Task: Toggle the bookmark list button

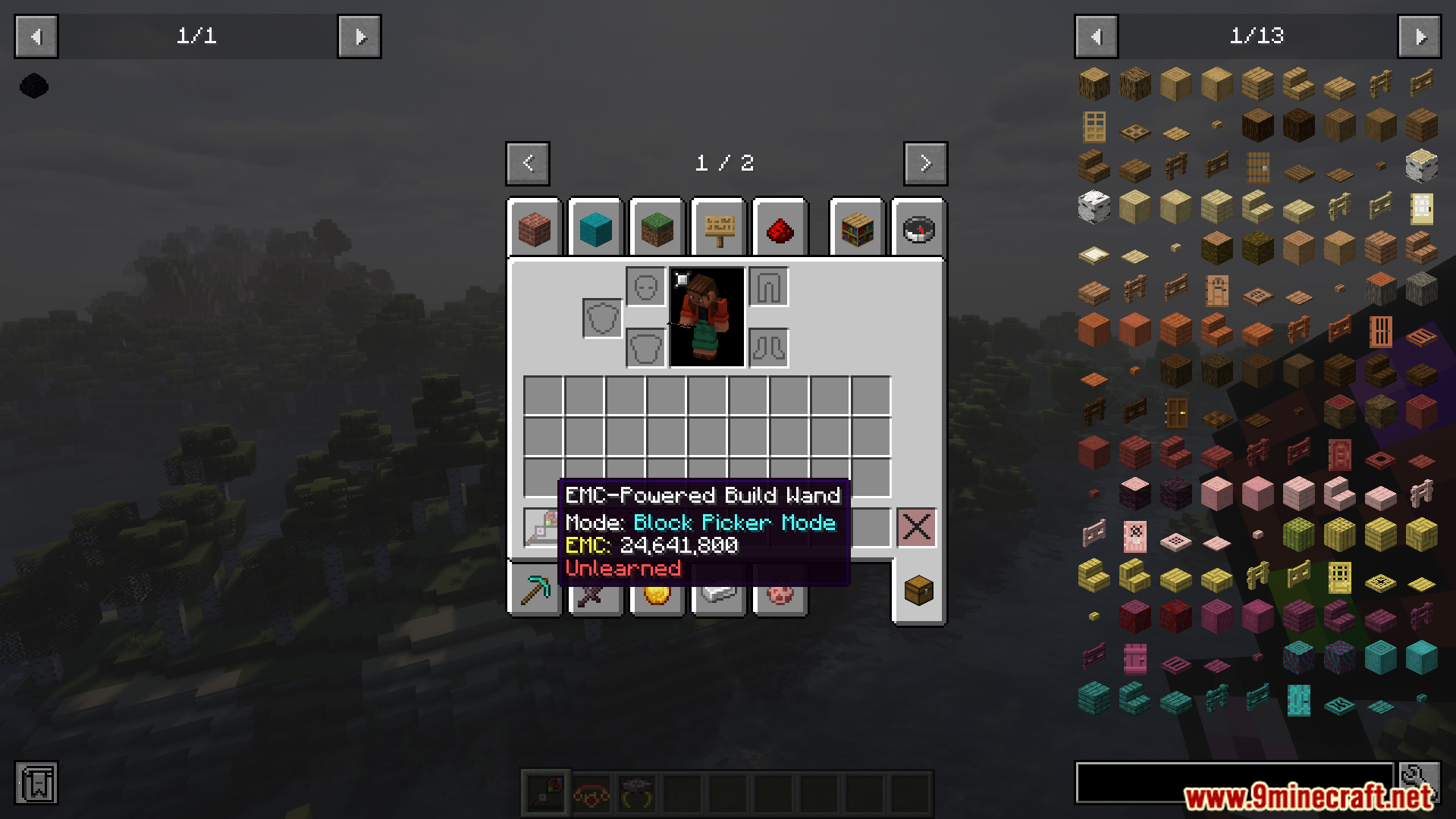Action: tap(36, 783)
